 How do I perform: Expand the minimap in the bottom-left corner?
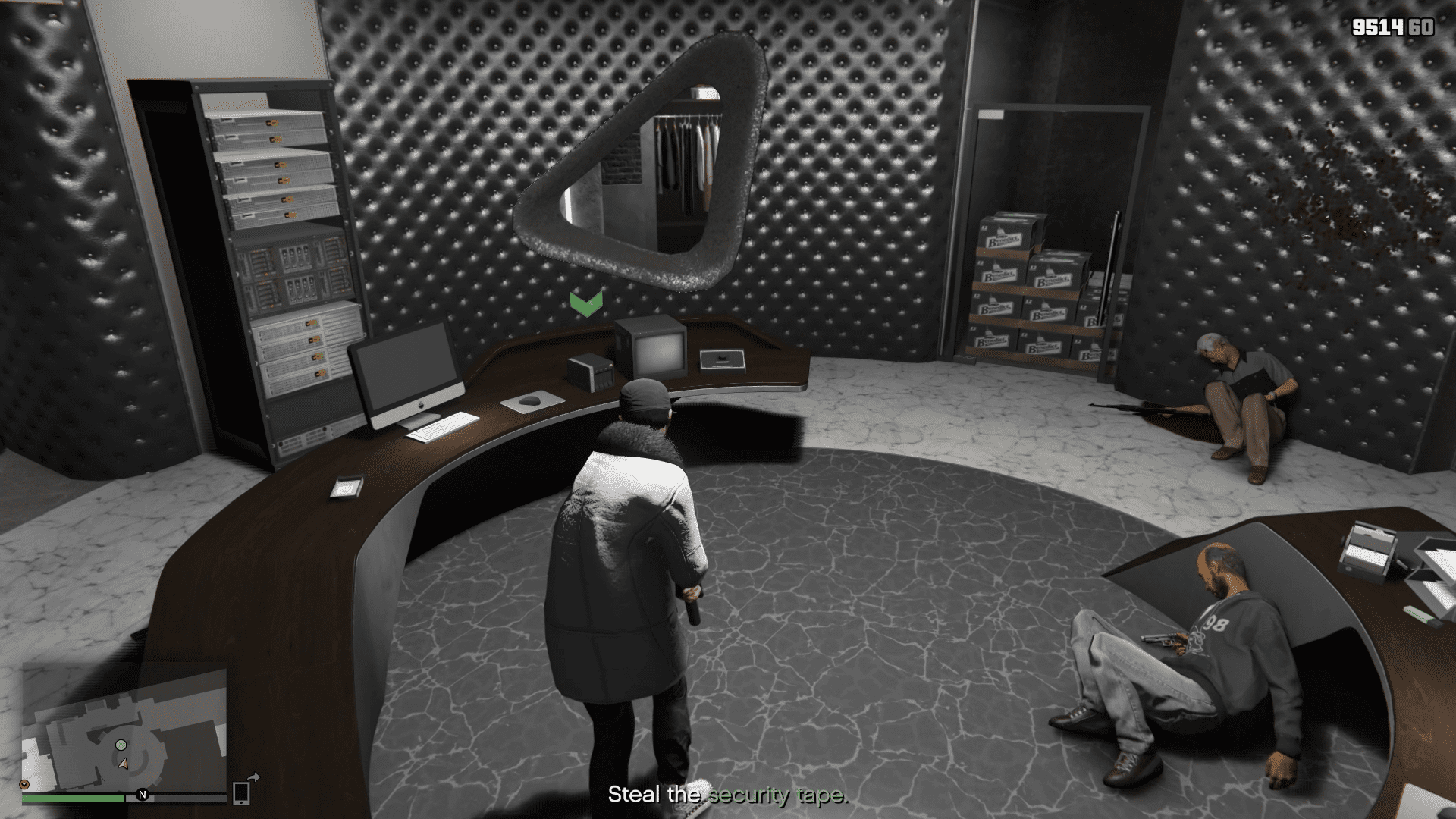(125, 736)
